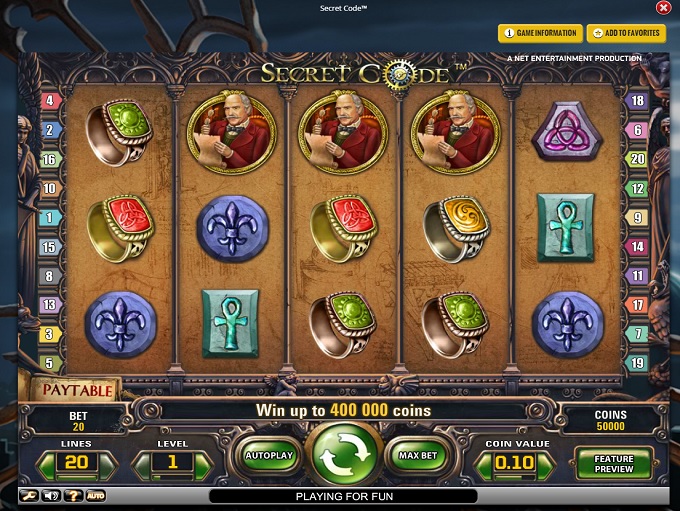Open help via the question mark icon
The image size is (680, 511).
tap(72, 495)
